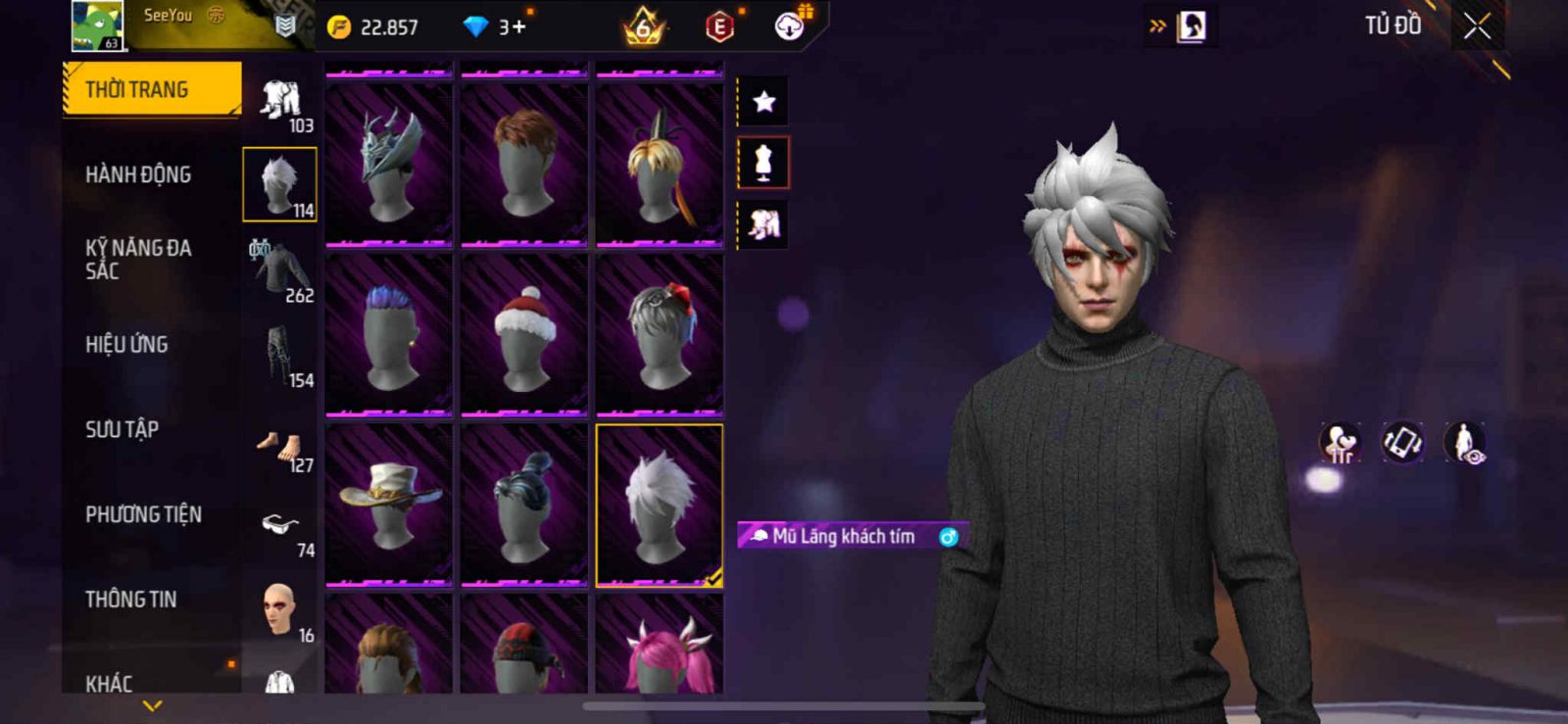The height and width of the screenshot is (724, 1568).
Task: Open the star favorites filter
Action: (763, 101)
